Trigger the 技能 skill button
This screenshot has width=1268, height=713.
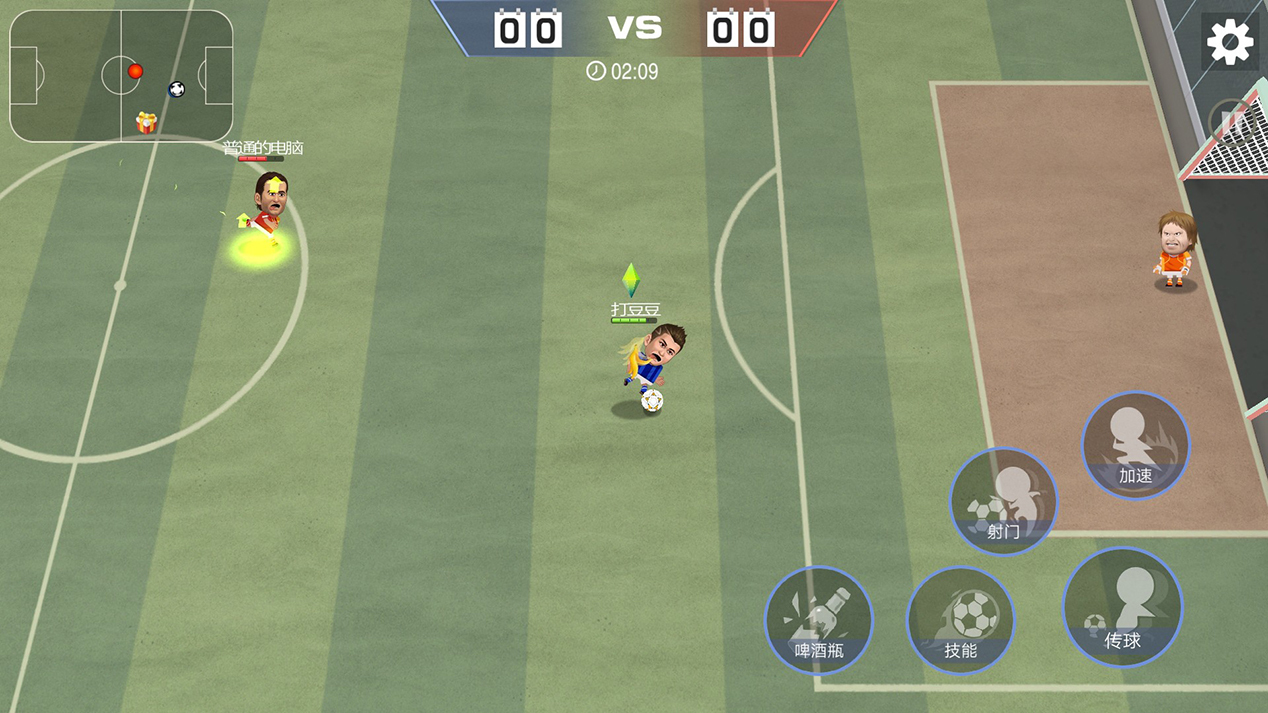[960, 621]
